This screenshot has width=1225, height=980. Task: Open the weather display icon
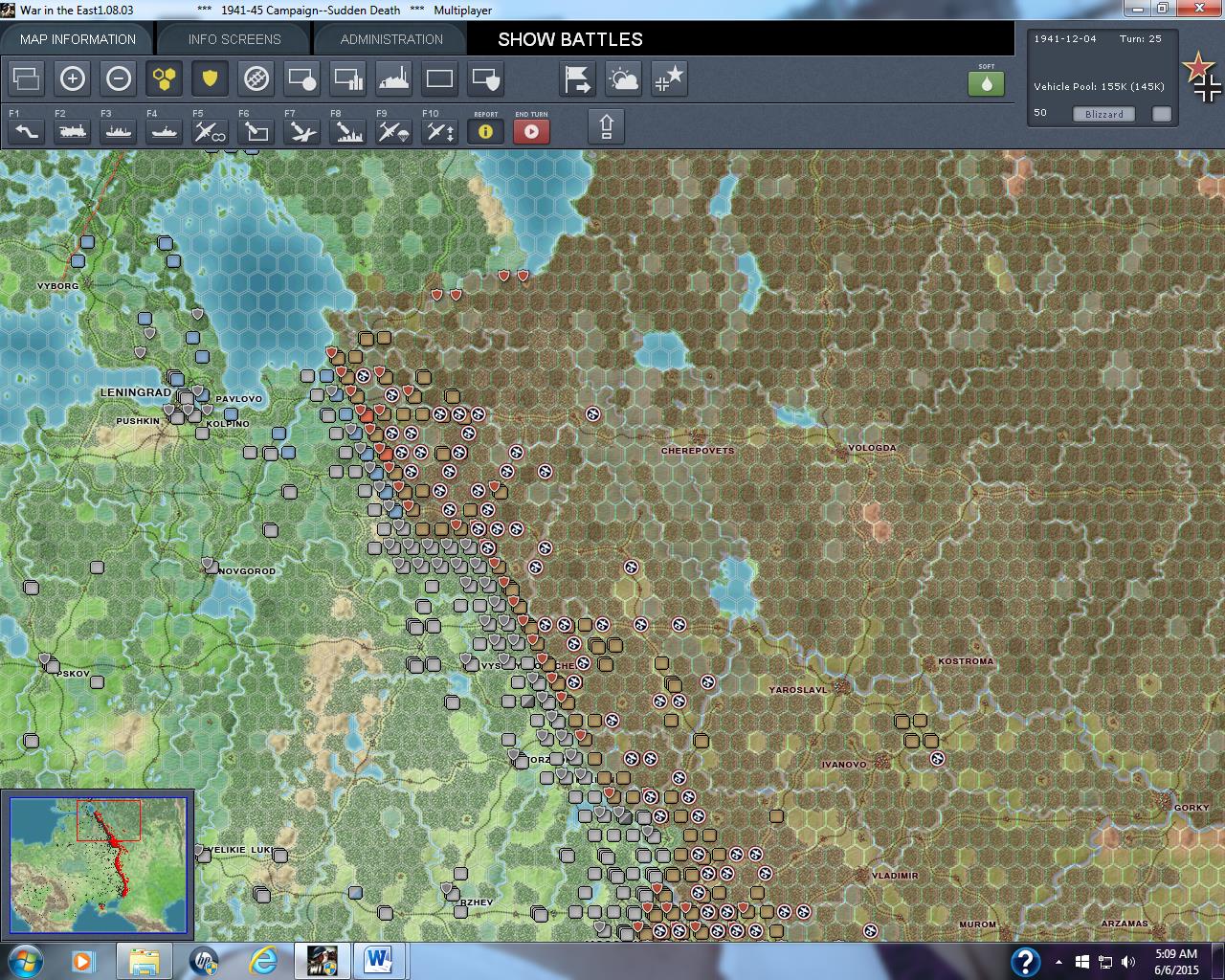[623, 79]
